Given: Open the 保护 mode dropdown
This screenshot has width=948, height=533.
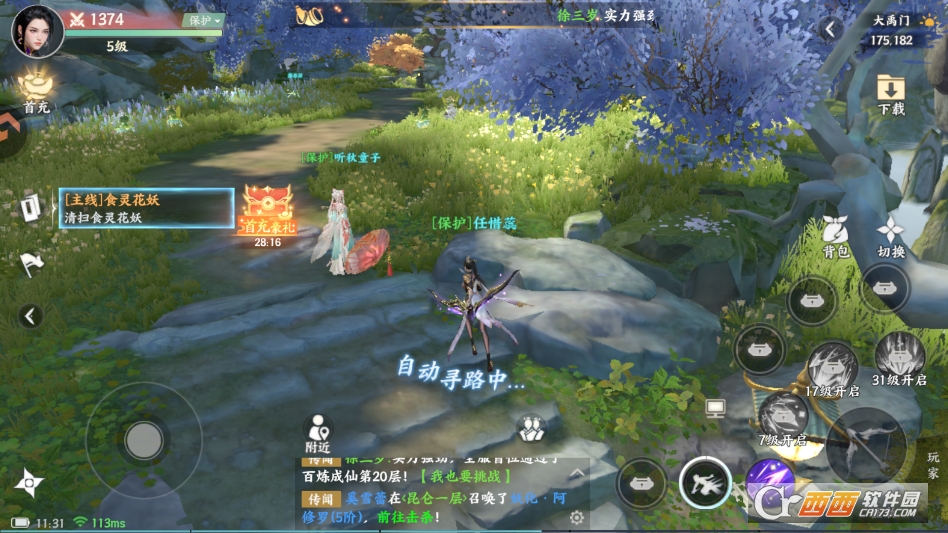Looking at the screenshot, I should pos(205,20).
